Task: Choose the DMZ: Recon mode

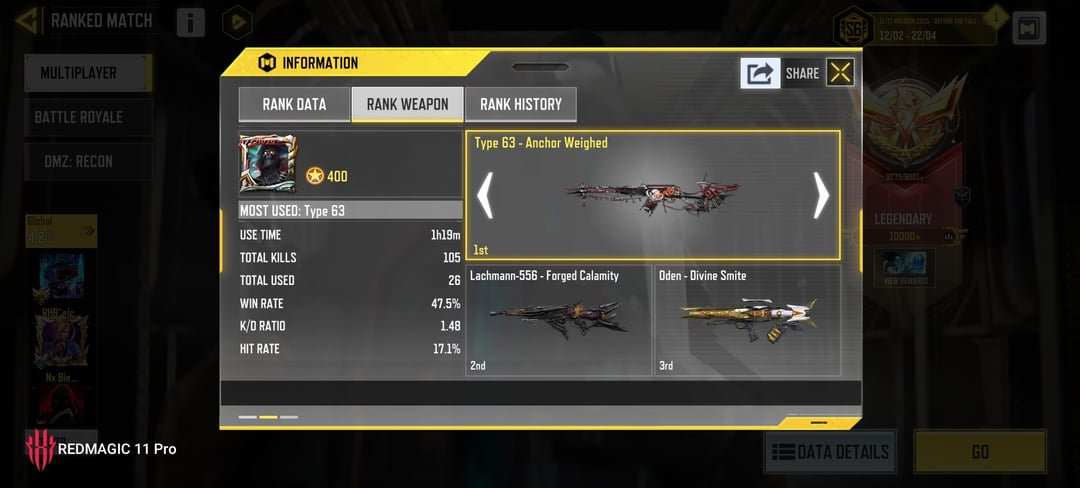Action: (88, 161)
